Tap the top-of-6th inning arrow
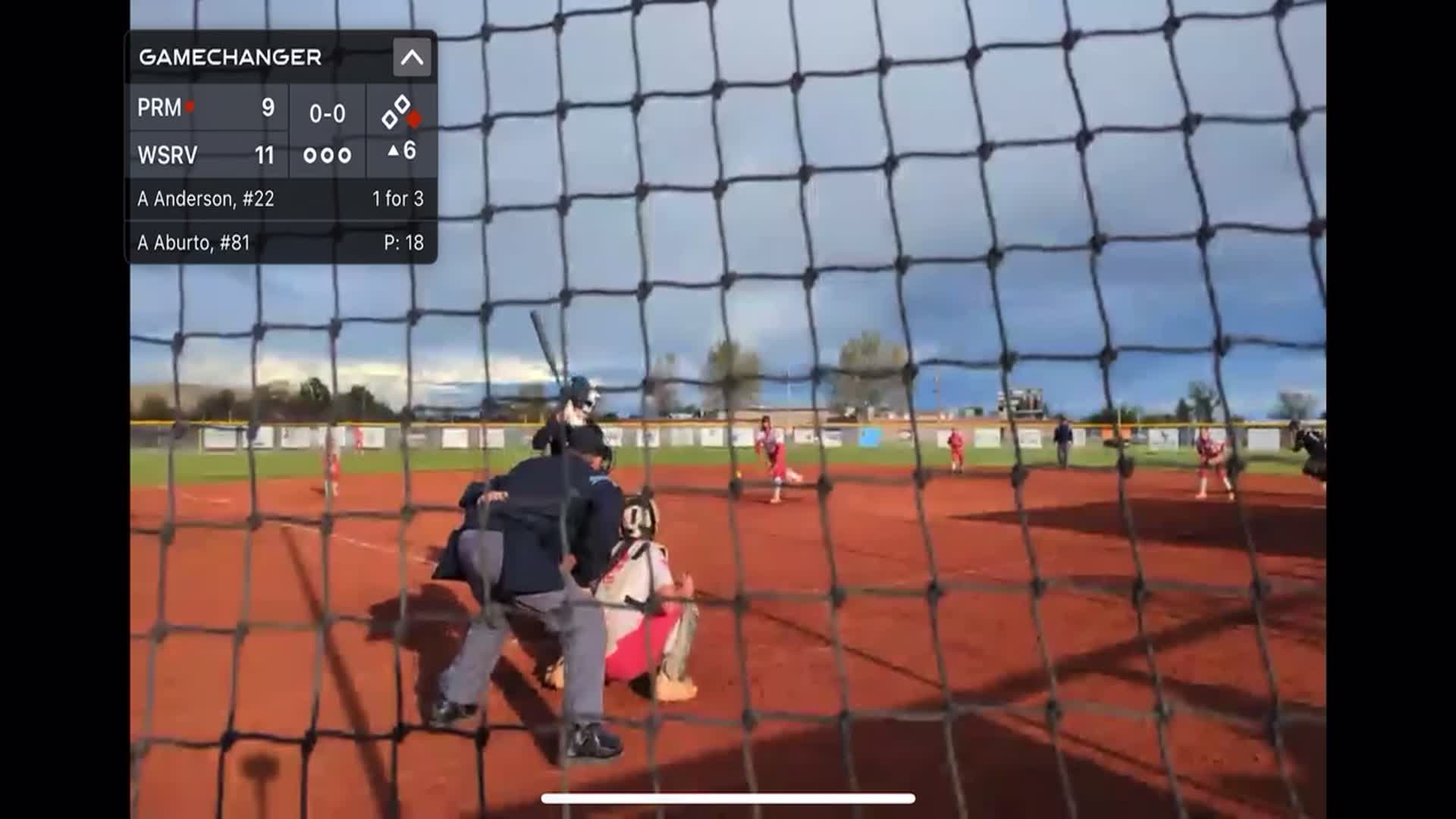The image size is (1456, 819). (x=401, y=152)
